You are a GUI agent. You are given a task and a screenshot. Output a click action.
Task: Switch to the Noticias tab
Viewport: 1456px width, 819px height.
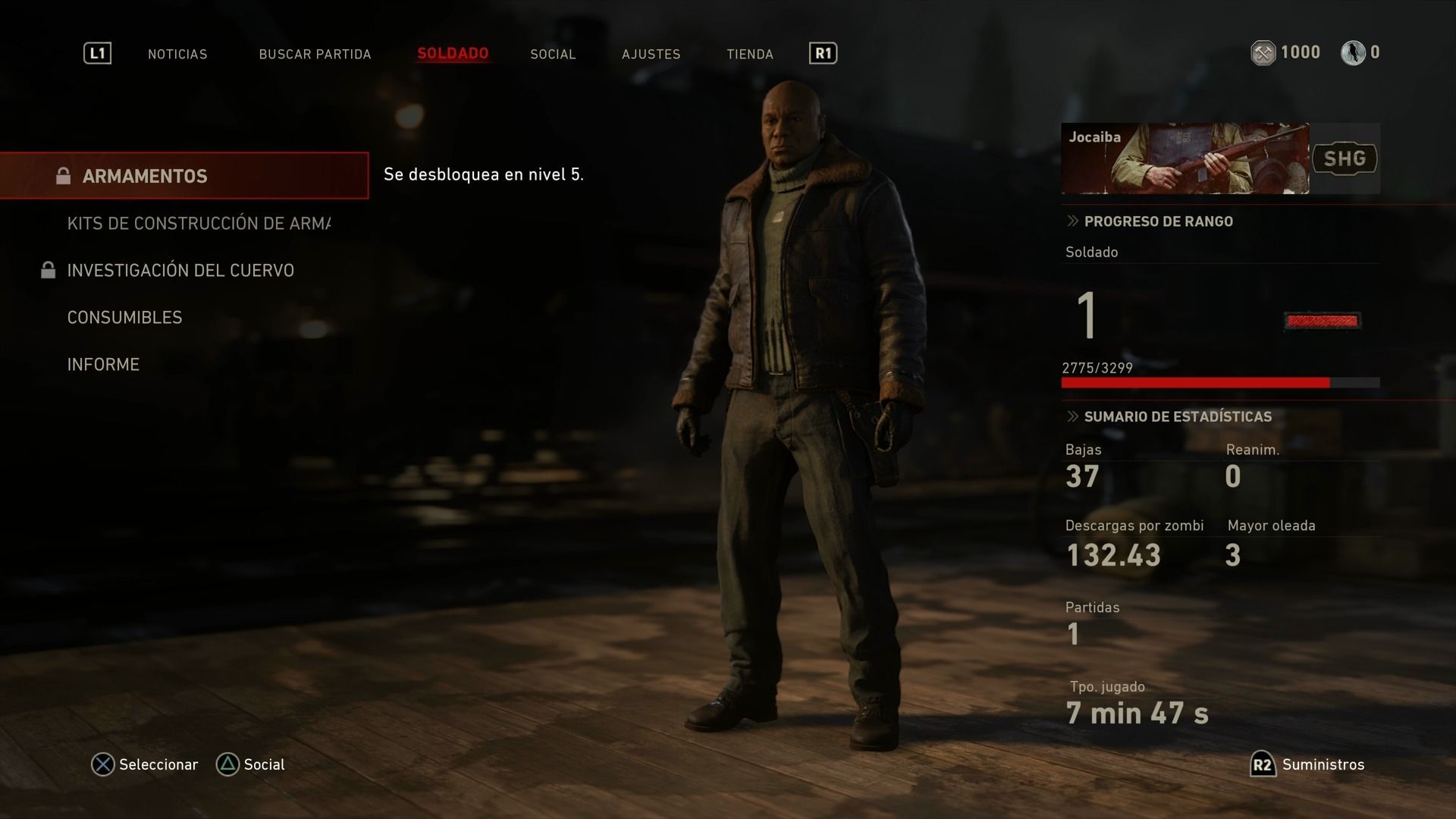click(x=177, y=54)
